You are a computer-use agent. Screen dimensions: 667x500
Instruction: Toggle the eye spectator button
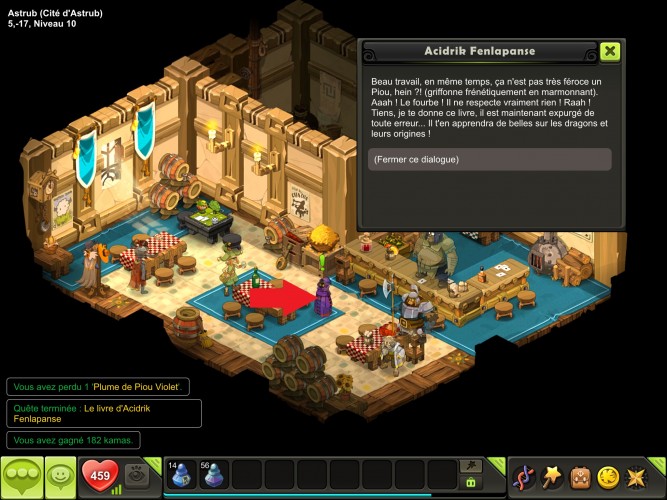(138, 474)
